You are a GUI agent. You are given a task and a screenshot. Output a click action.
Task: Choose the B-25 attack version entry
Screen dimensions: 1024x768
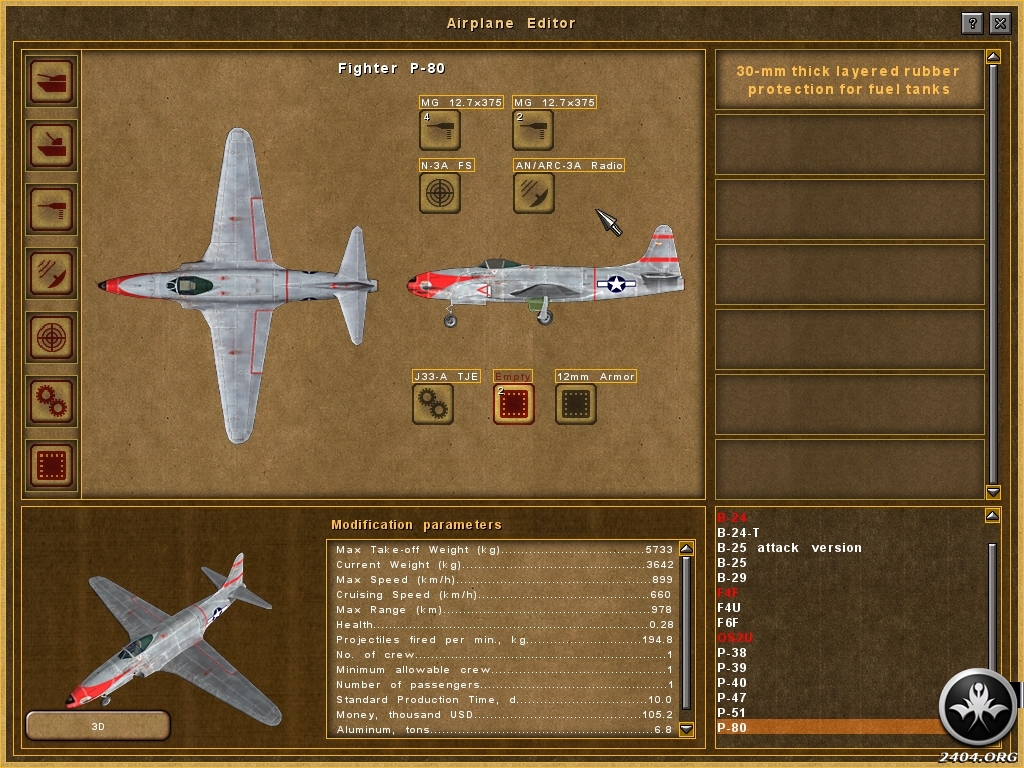click(x=789, y=548)
